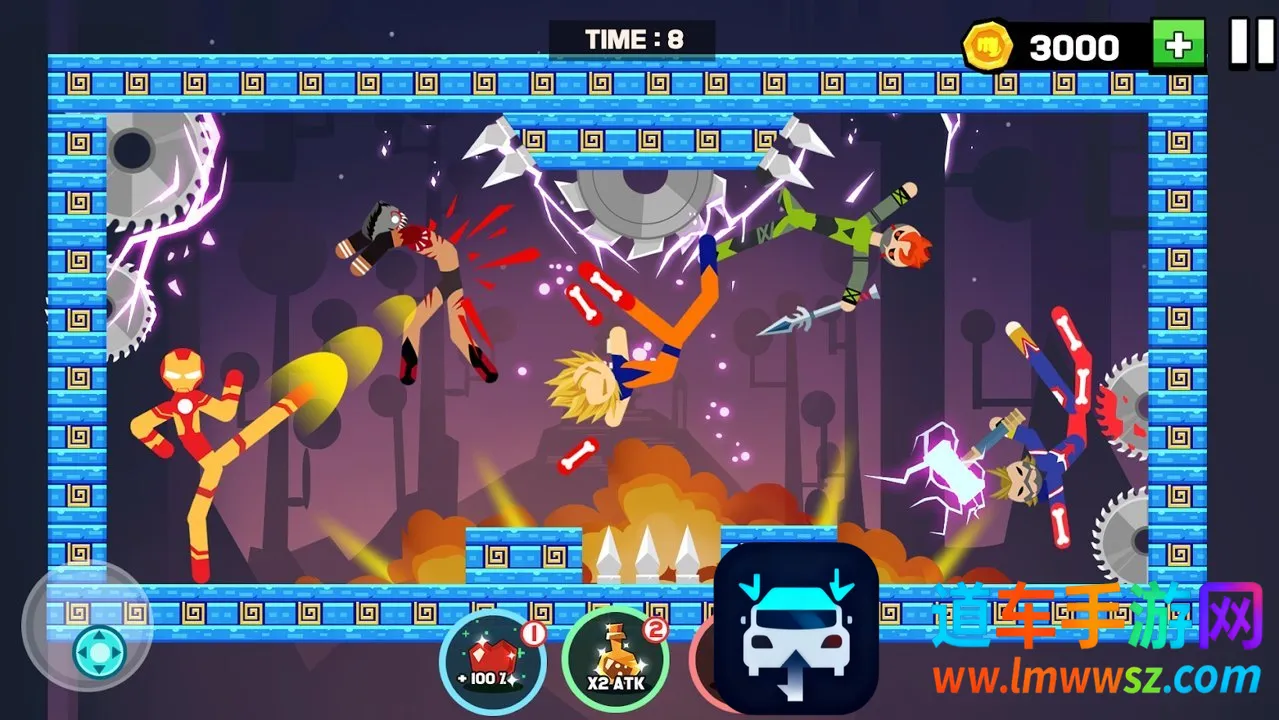
Task: Tap the green plus to add coins
Action: point(1178,45)
